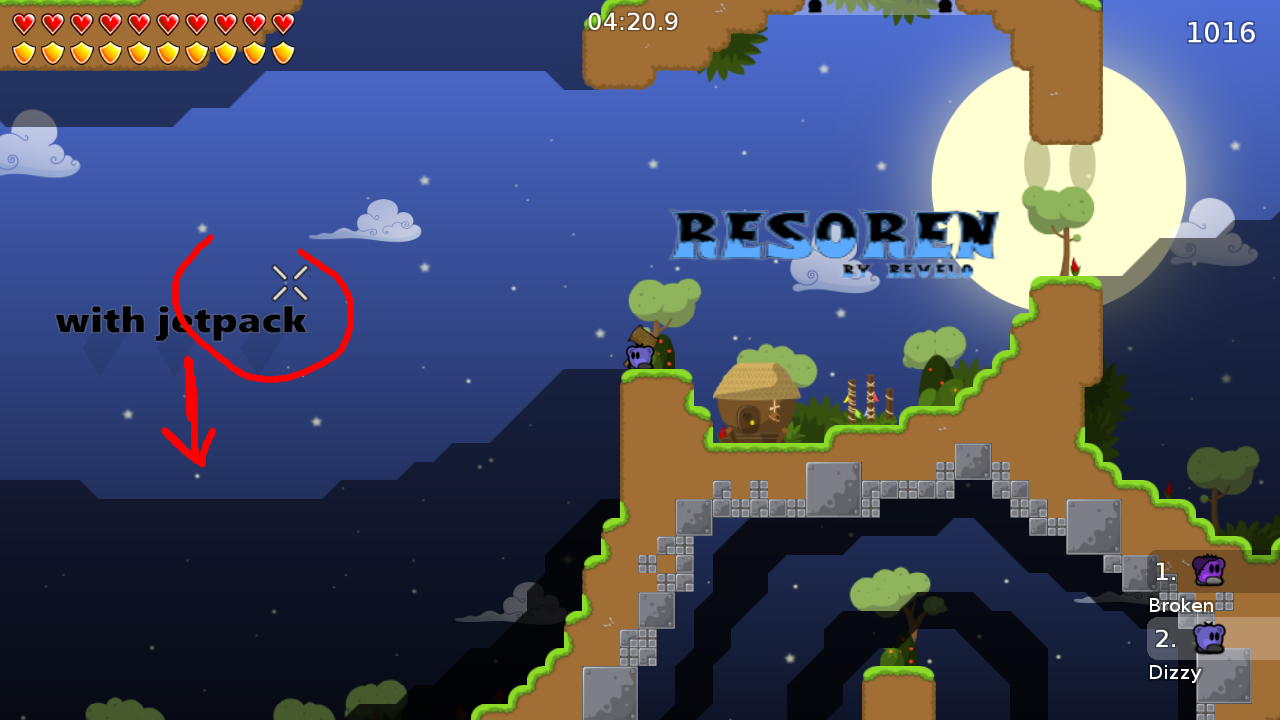The image size is (1280, 720).
Task: Toggle the red torch on the far right cliff
Action: coord(1169,486)
